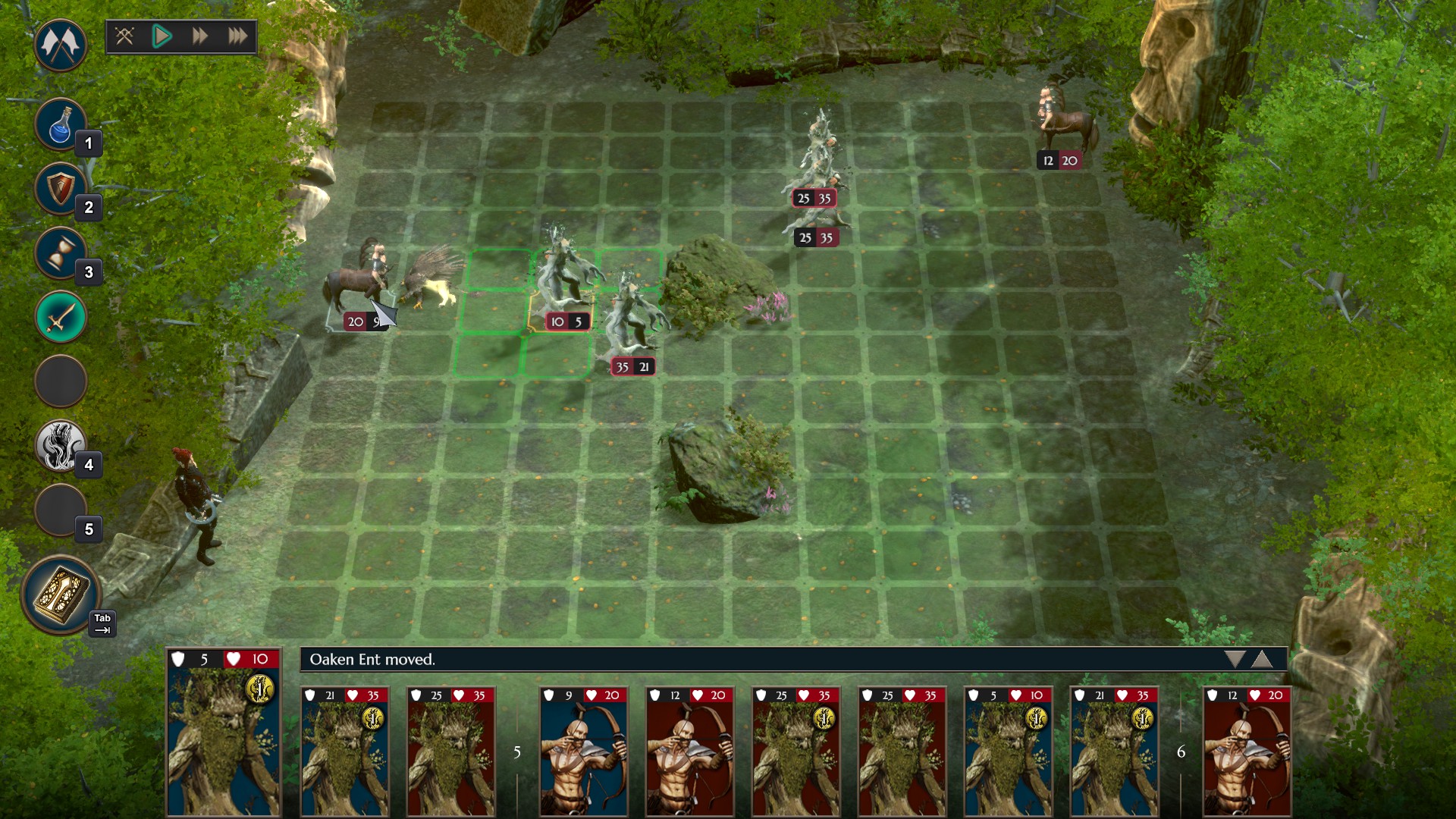Expand the combat log with the up arrow

tap(1262, 659)
